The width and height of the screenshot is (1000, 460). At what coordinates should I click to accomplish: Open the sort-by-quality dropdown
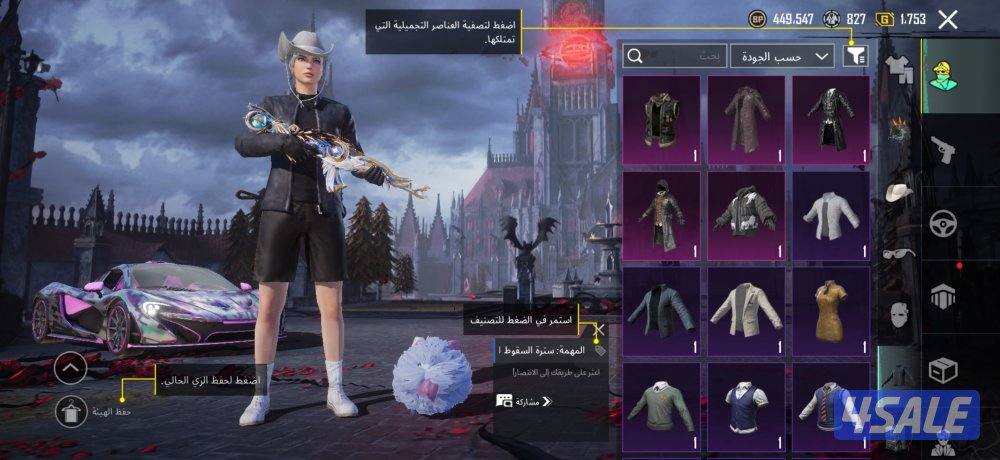pyautogui.click(x=783, y=56)
